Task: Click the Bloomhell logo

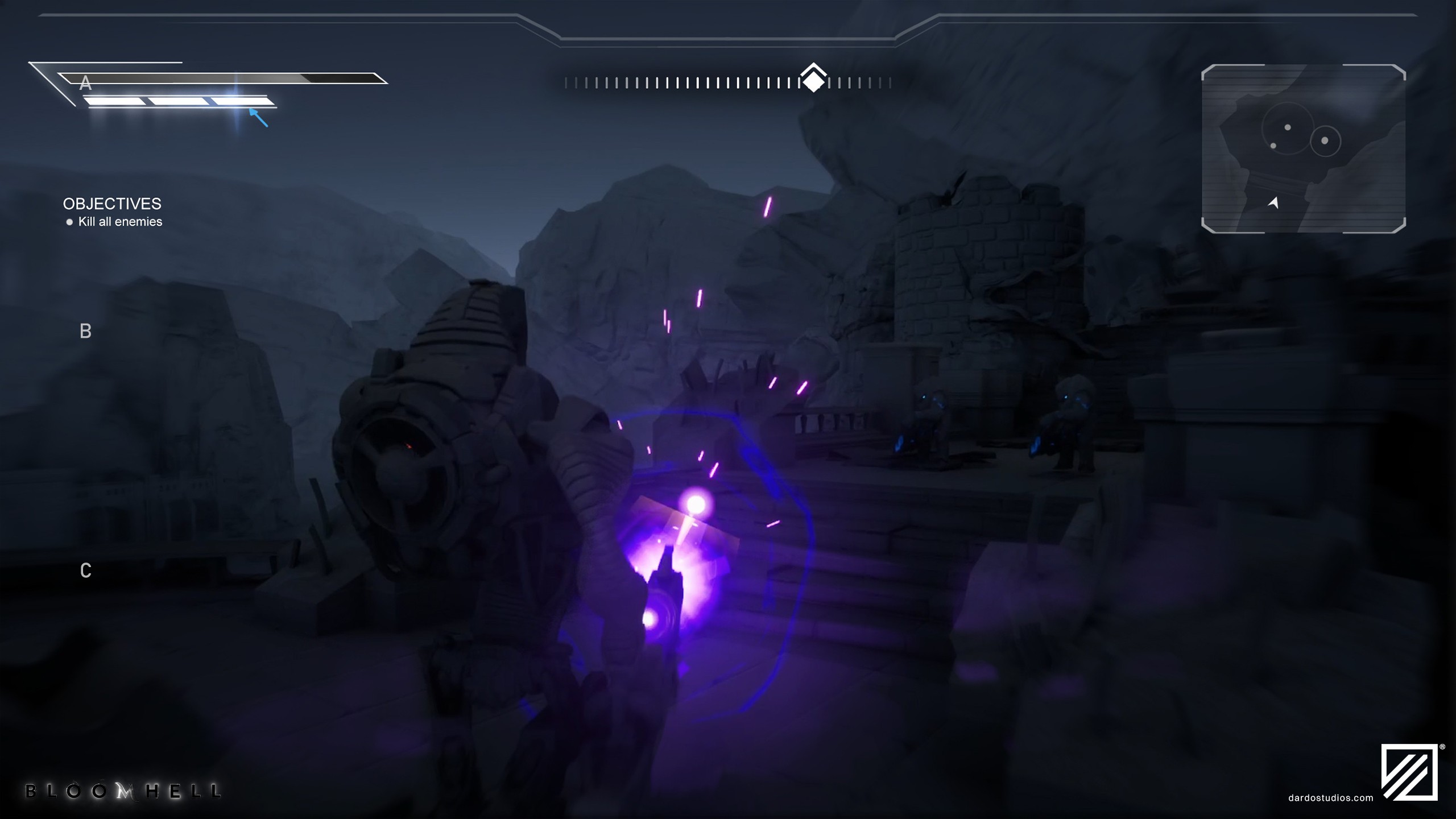Action: pos(123,791)
